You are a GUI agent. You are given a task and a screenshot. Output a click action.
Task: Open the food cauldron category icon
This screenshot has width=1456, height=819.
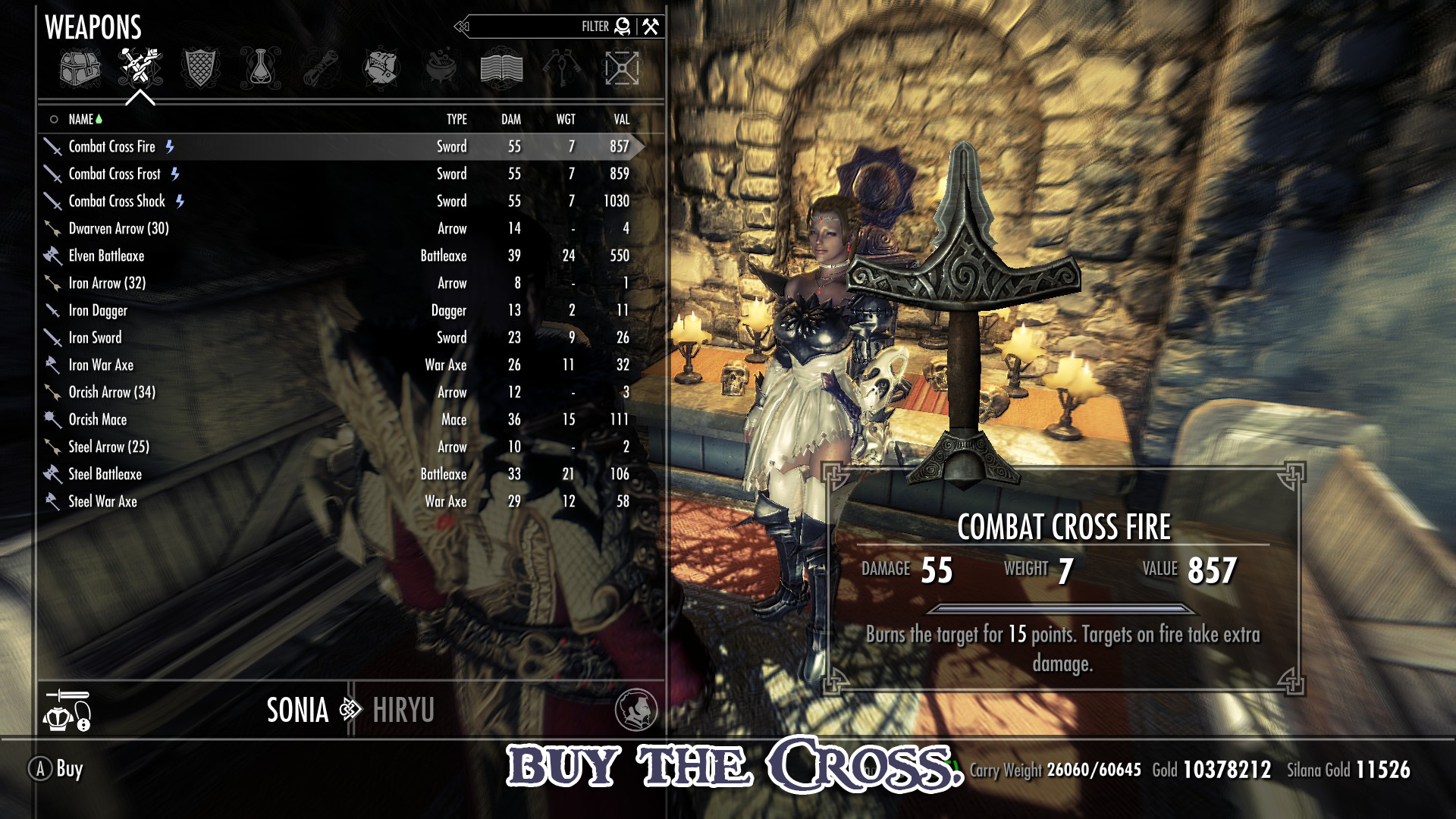[440, 68]
